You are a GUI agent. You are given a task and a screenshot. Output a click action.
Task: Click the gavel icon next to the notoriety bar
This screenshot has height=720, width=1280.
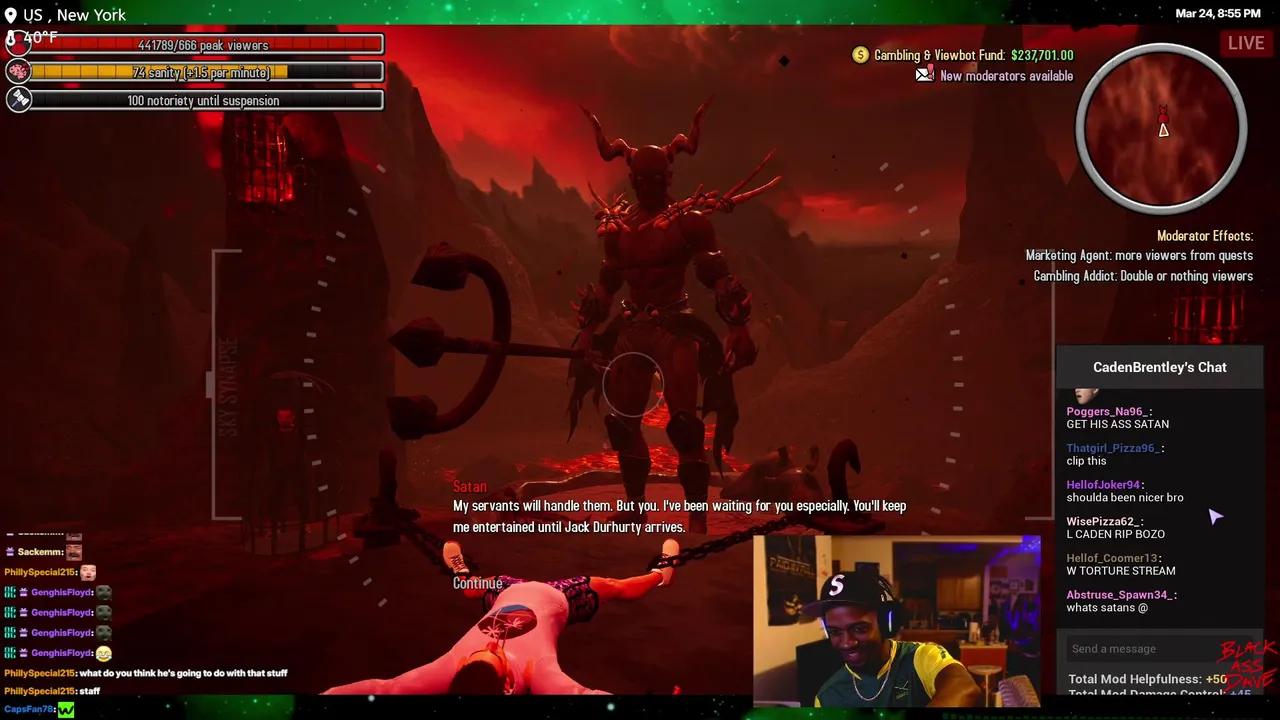tap(18, 98)
